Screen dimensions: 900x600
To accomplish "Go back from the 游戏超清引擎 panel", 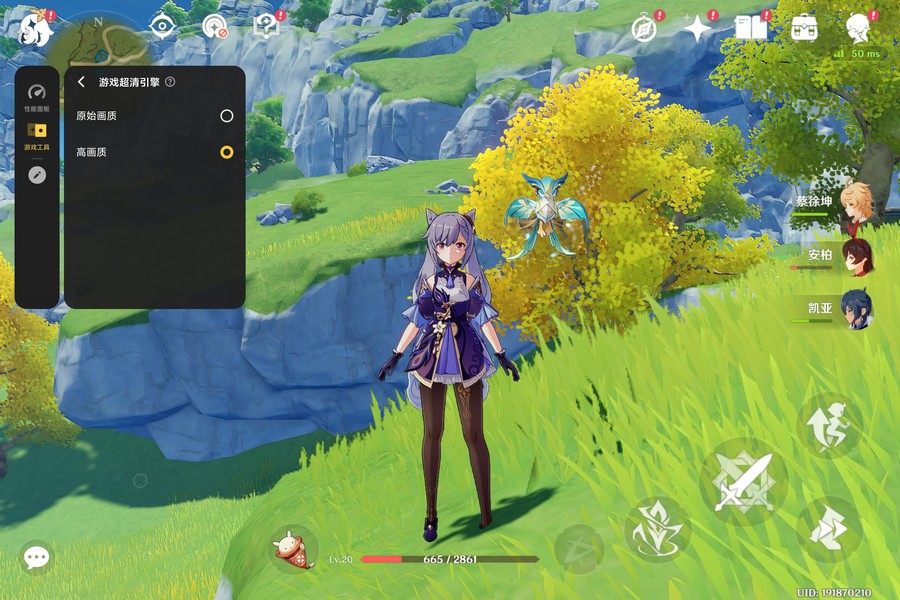I will click(81, 82).
